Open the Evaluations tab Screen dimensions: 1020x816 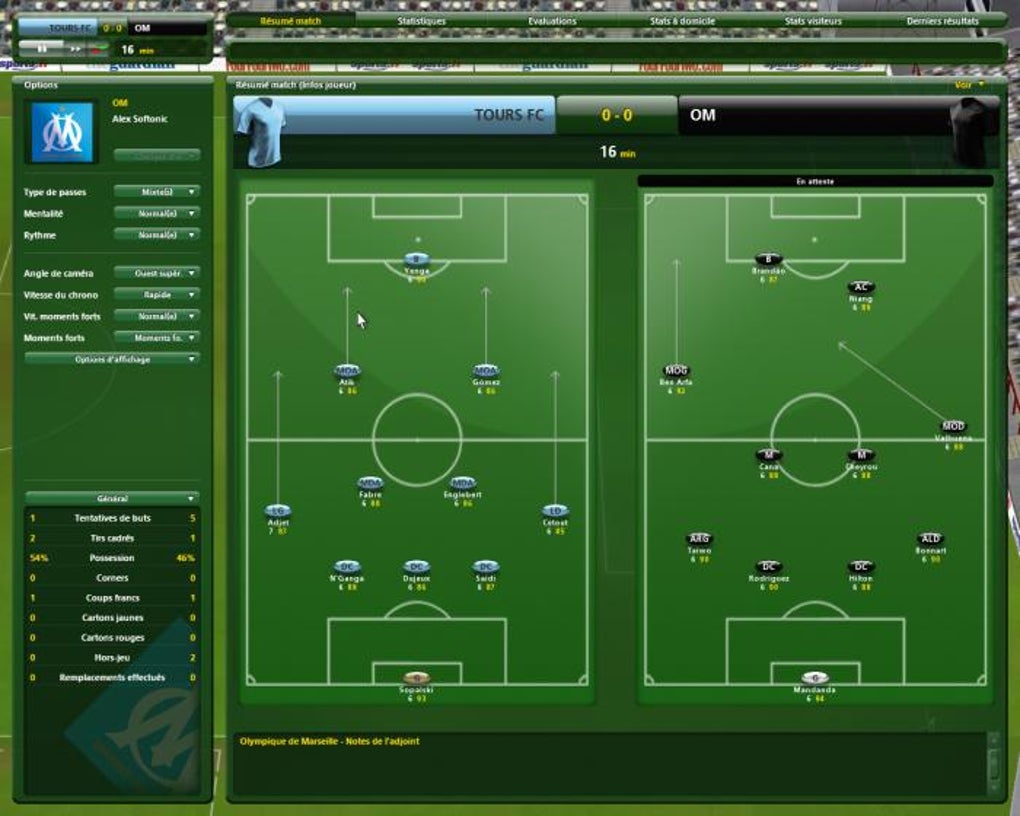pos(552,21)
